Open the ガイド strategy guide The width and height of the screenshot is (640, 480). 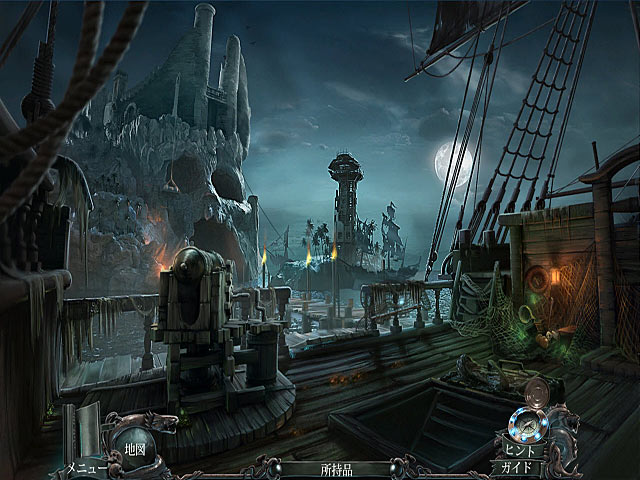[518, 468]
